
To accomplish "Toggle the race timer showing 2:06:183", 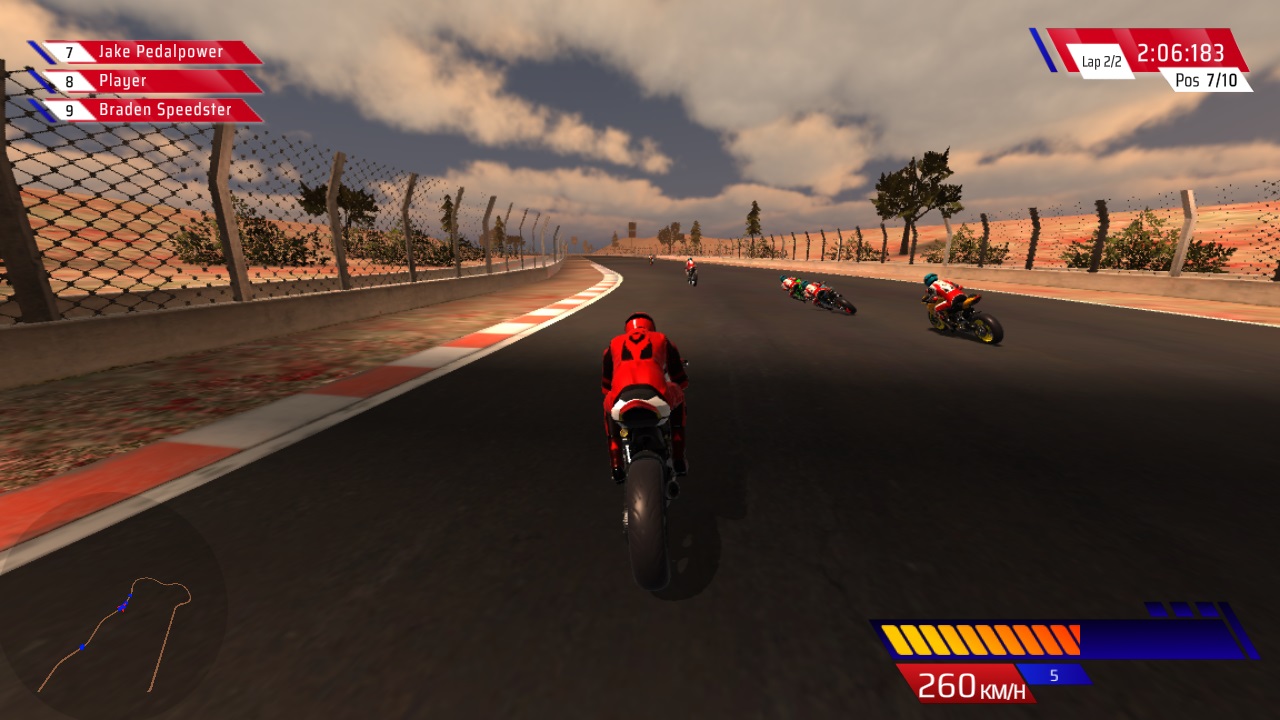I will click(1180, 52).
